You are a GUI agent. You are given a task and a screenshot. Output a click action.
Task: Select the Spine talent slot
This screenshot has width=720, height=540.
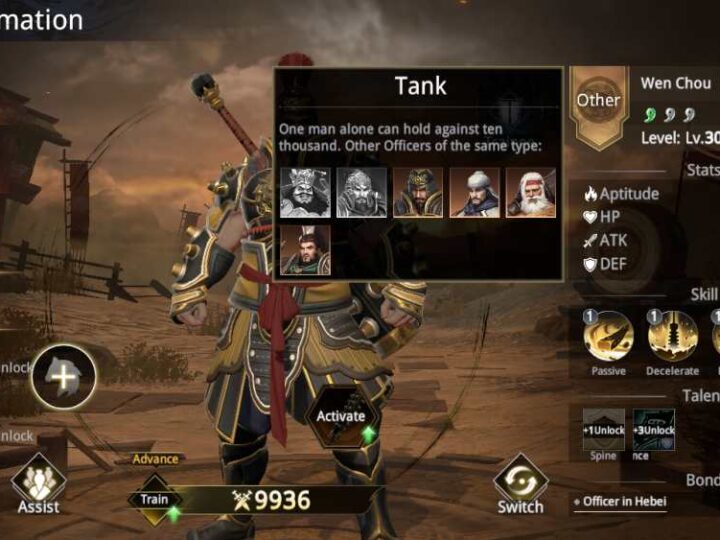tap(604, 430)
